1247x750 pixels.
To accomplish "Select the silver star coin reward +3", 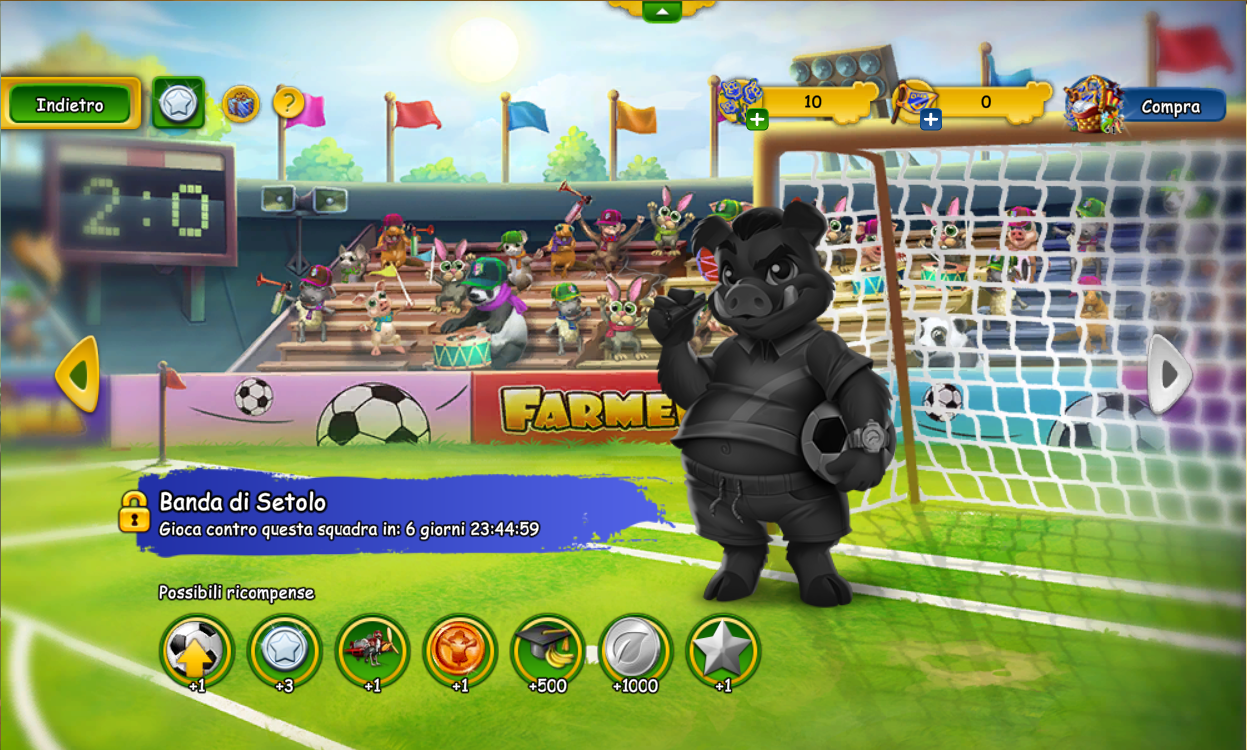I will coord(284,650).
